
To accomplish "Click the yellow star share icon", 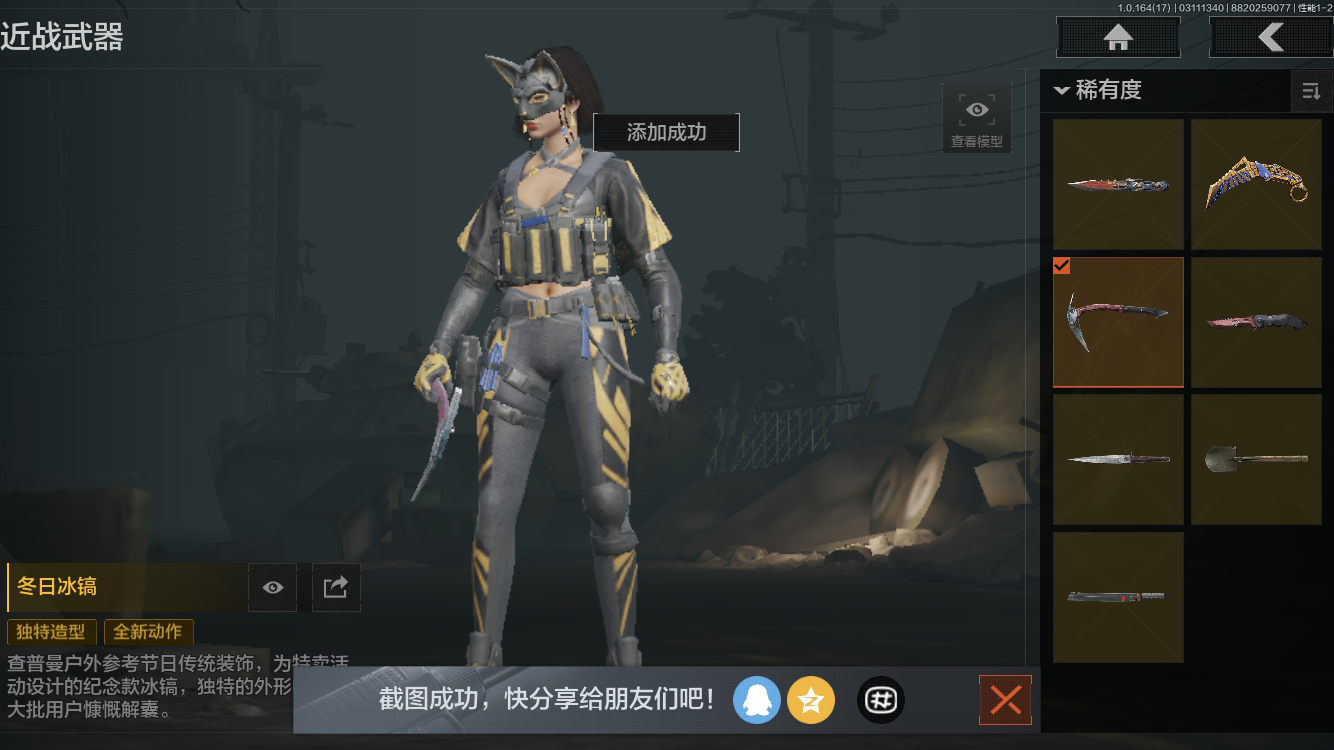I will [x=811, y=700].
